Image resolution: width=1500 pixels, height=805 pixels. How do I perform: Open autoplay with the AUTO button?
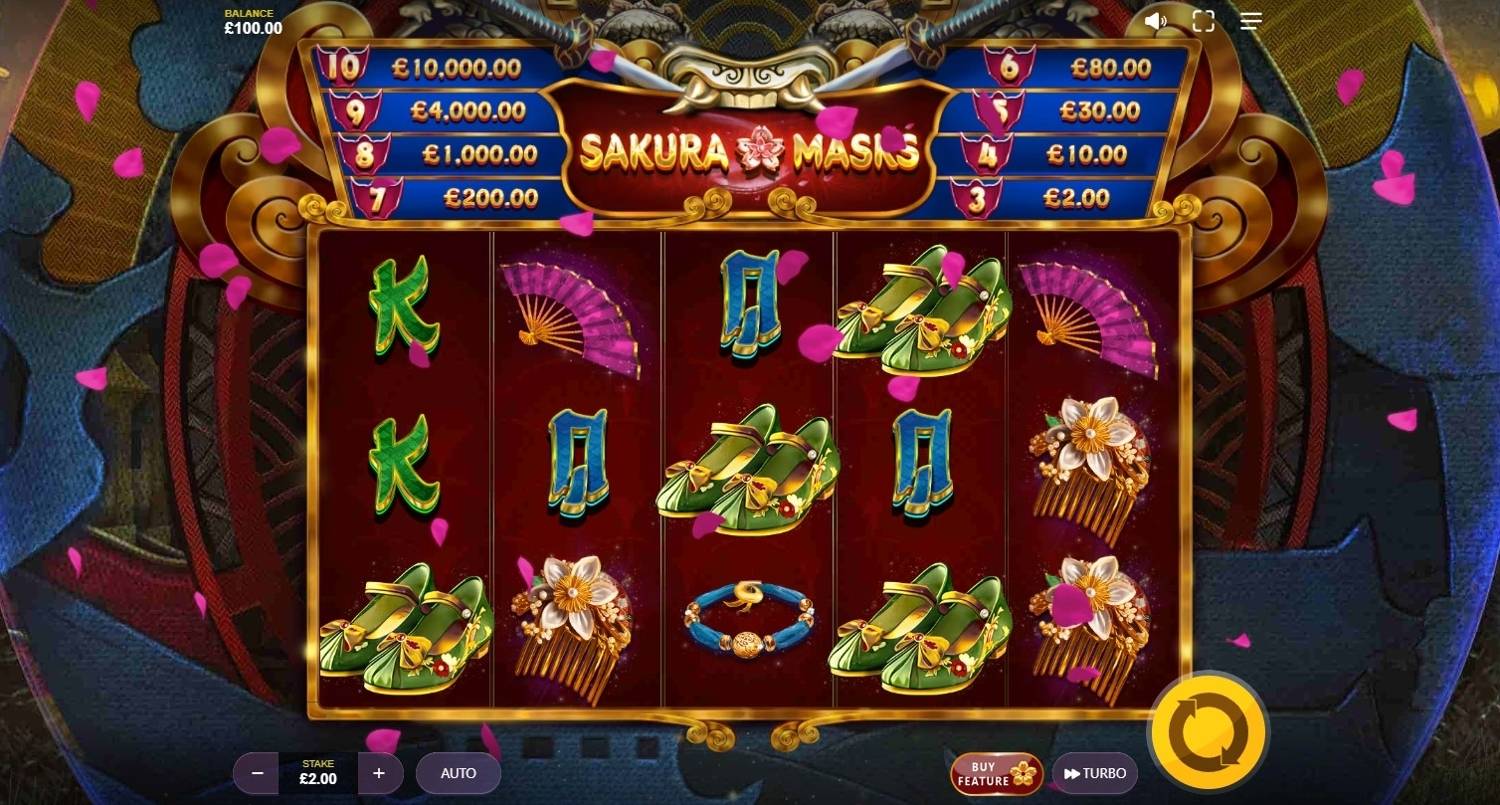coord(458,772)
